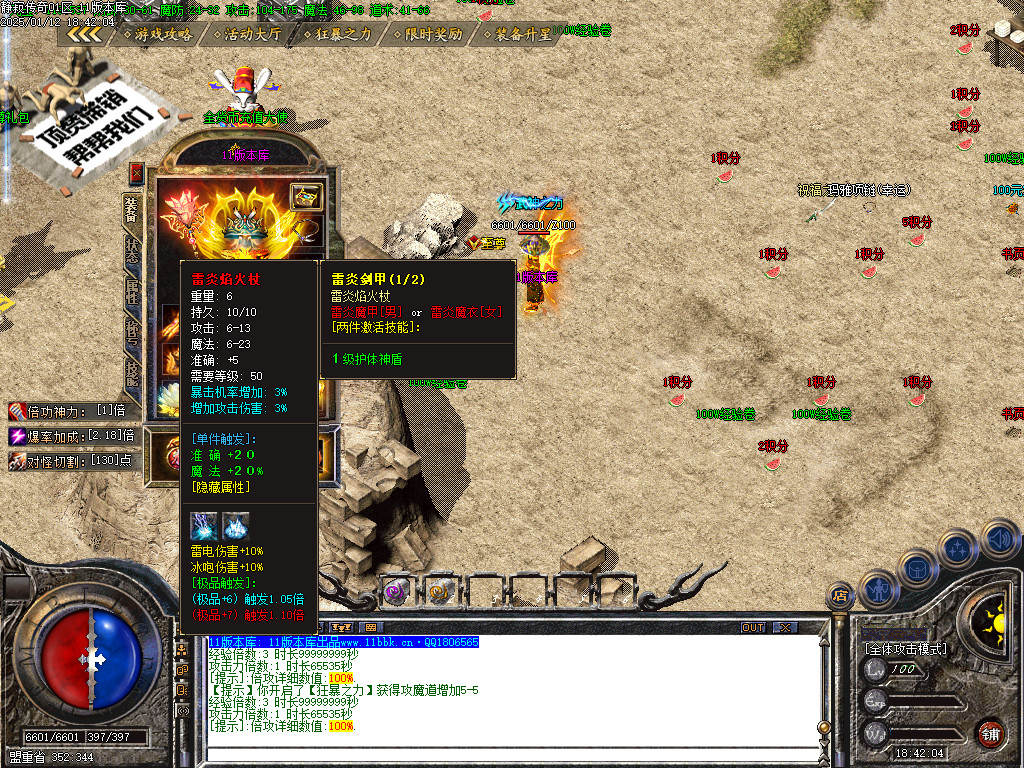The width and height of the screenshot is (1024, 768).
Task: Open the red 铺 stall button
Action: point(991,733)
